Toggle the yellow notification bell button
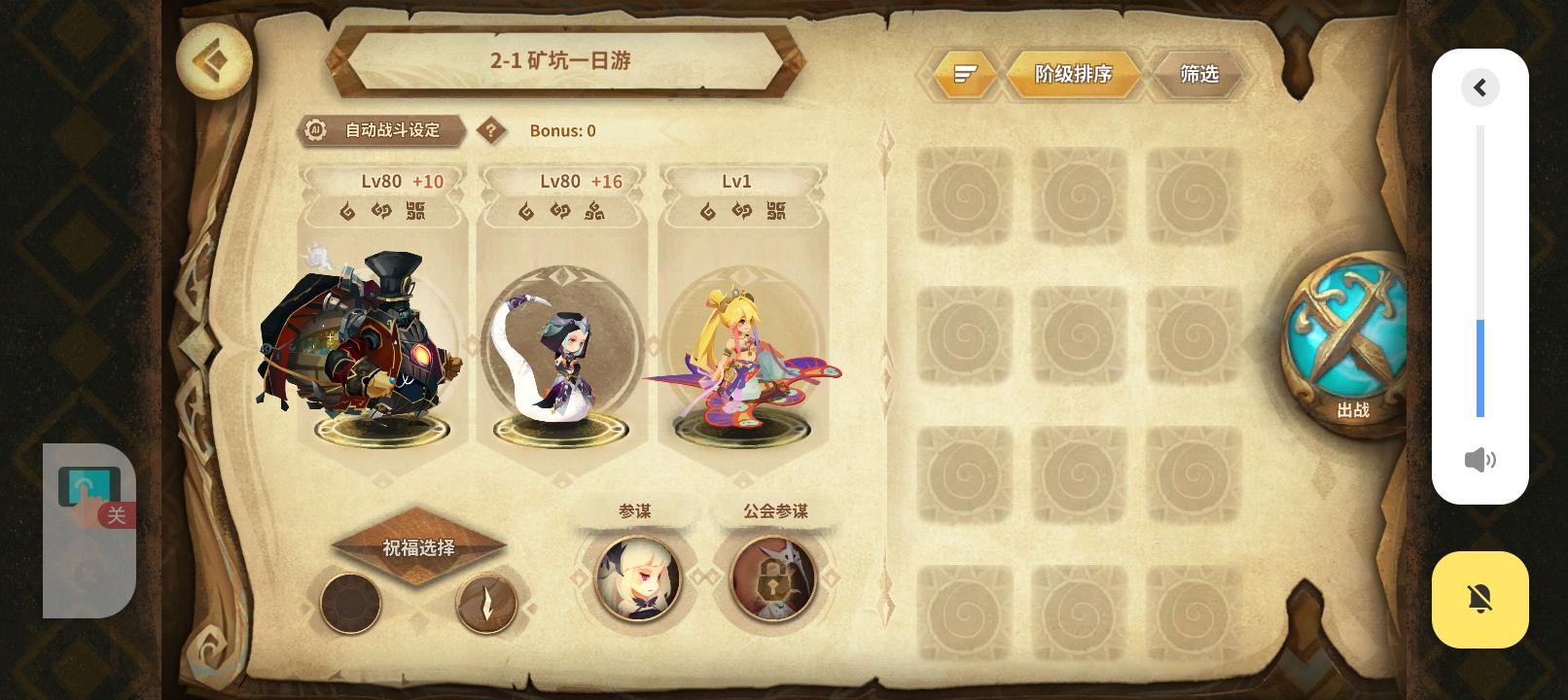 coord(1479,599)
